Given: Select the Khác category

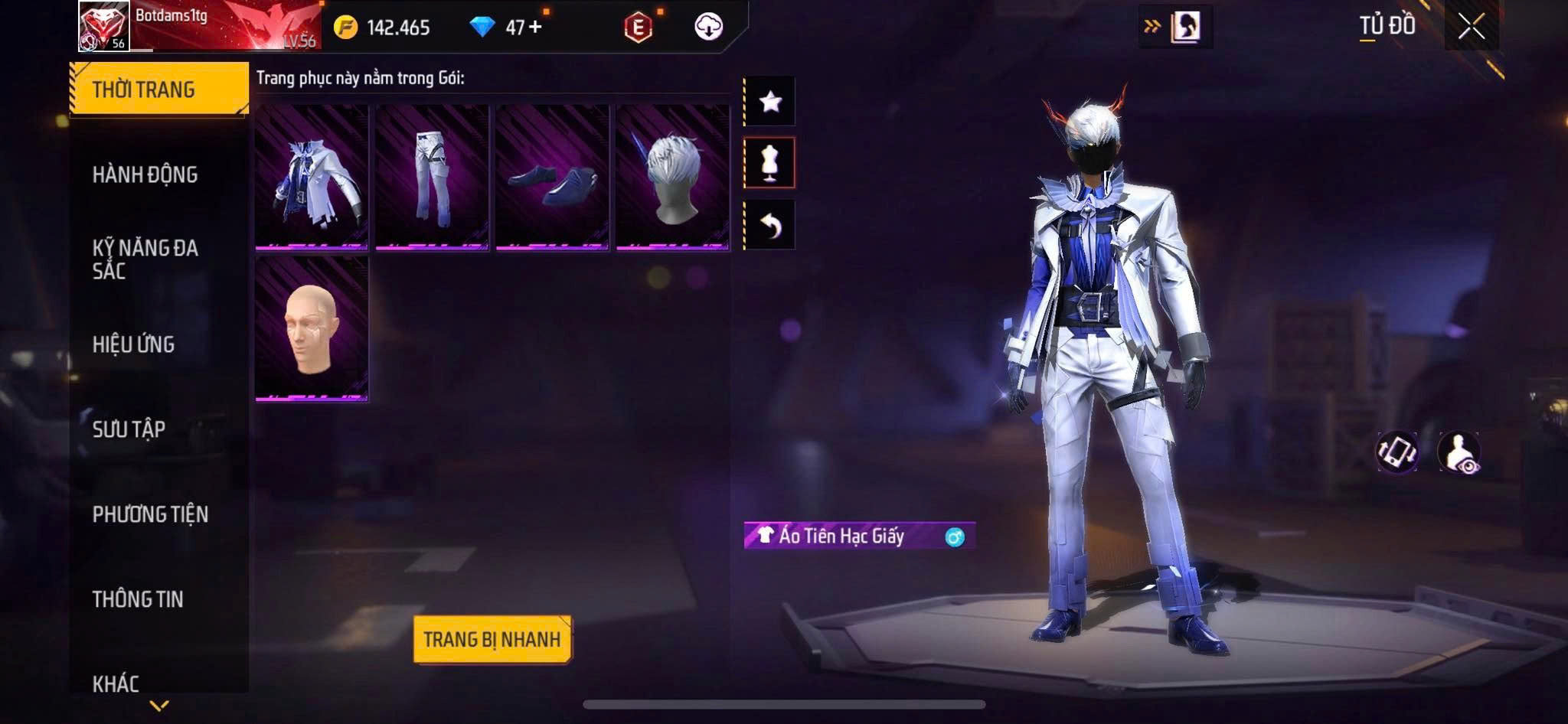Looking at the screenshot, I should [116, 683].
